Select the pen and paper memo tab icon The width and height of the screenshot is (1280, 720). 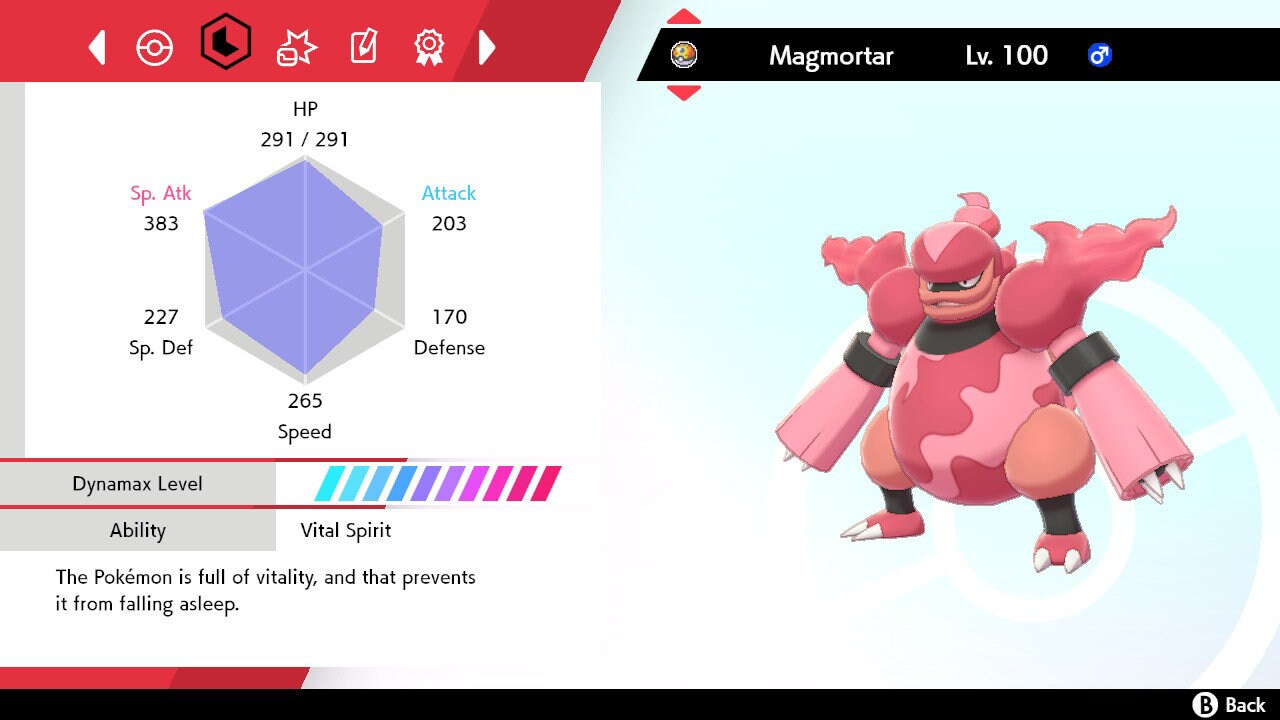(362, 46)
